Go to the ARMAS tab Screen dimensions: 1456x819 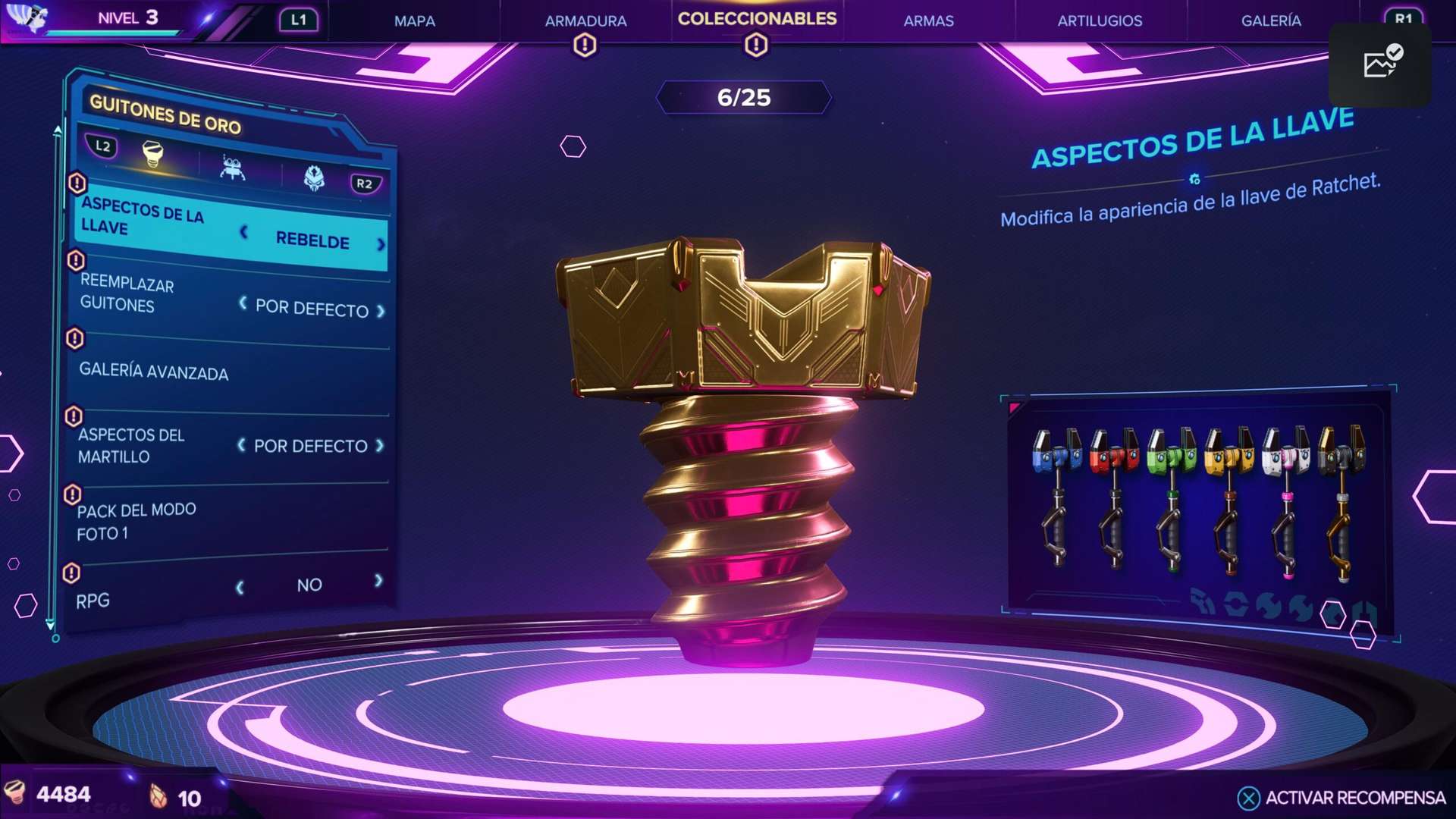(928, 21)
